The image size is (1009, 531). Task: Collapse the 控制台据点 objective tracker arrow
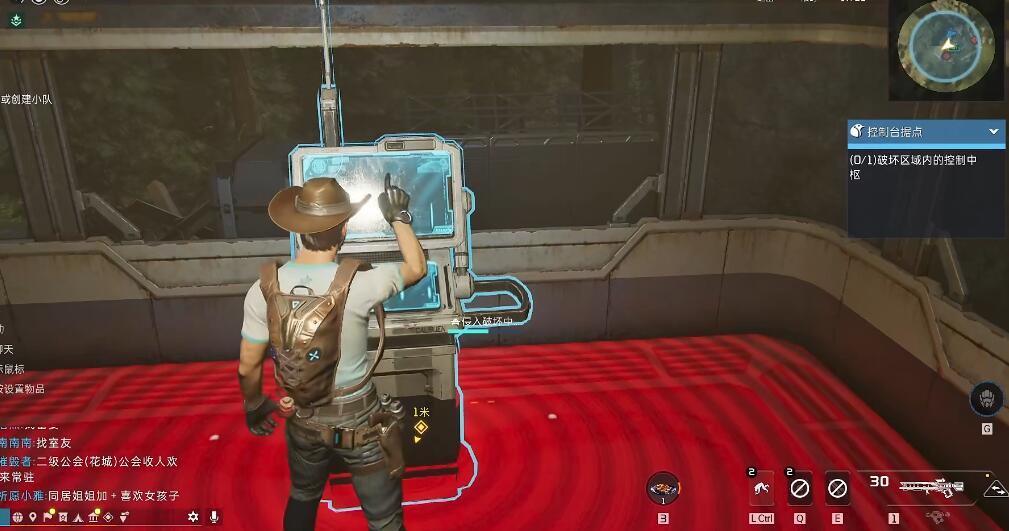click(x=993, y=132)
